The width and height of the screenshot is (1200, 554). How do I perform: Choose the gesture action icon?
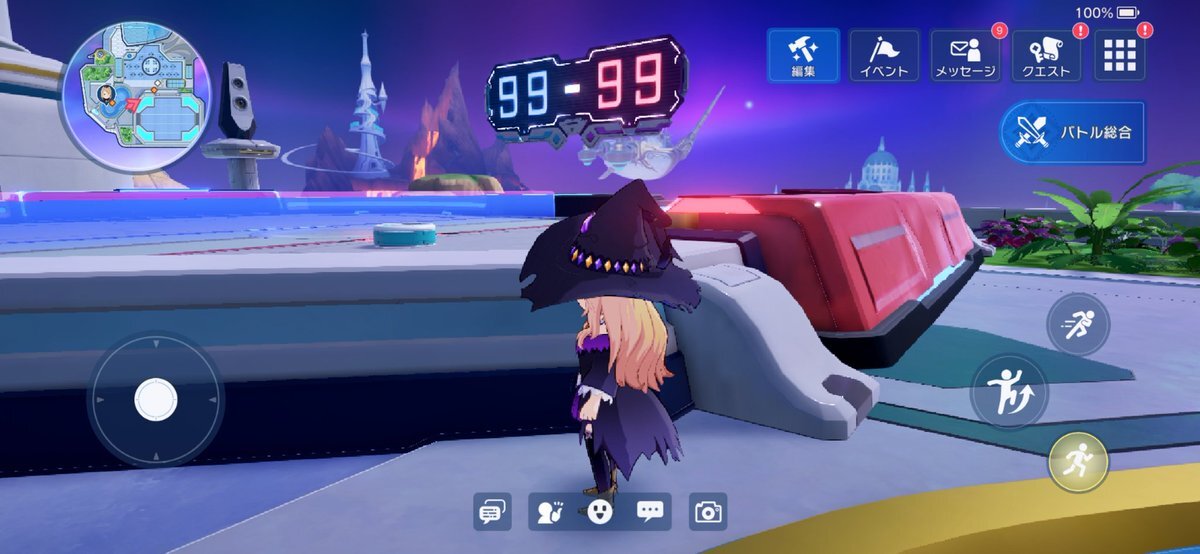549,512
